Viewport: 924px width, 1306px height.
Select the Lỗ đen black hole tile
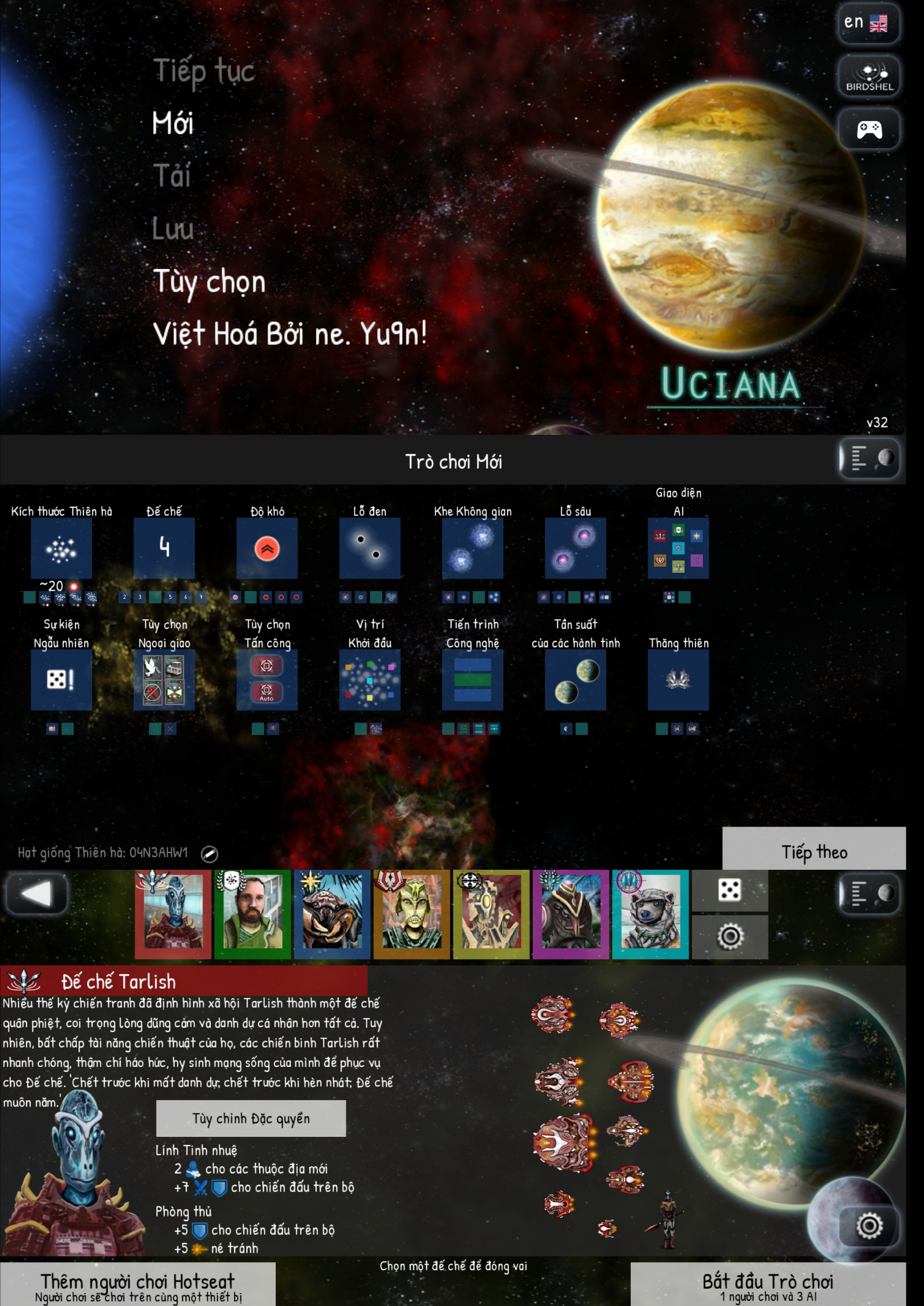point(370,548)
